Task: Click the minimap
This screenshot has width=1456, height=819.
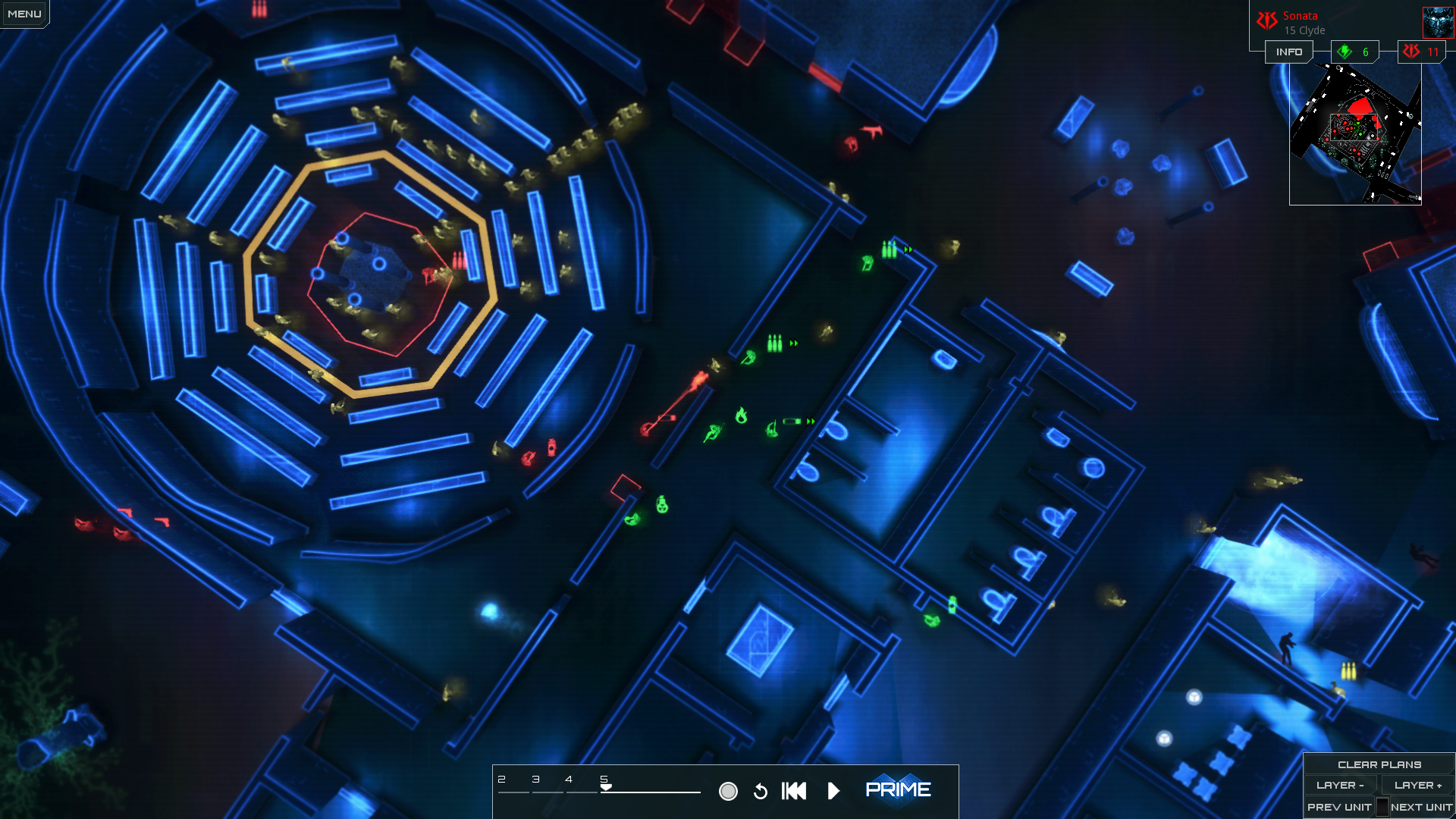Action: click(1355, 133)
